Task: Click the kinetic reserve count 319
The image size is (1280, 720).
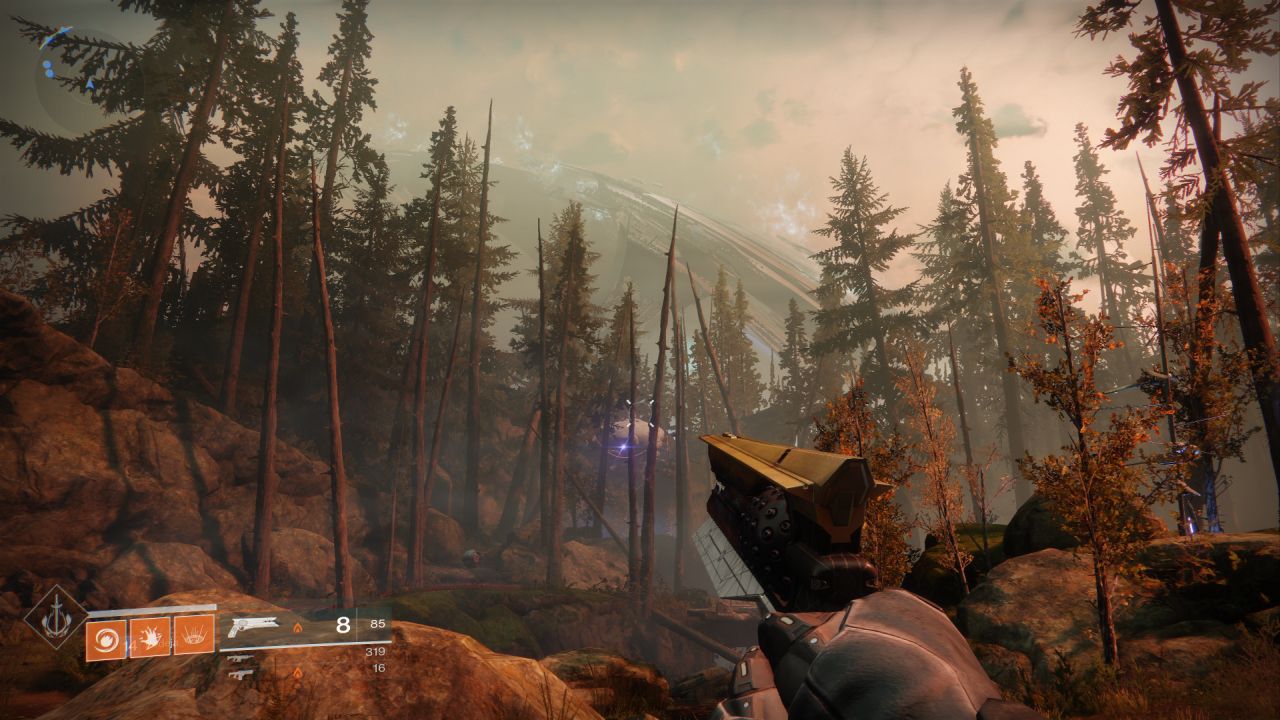Action: click(x=374, y=651)
